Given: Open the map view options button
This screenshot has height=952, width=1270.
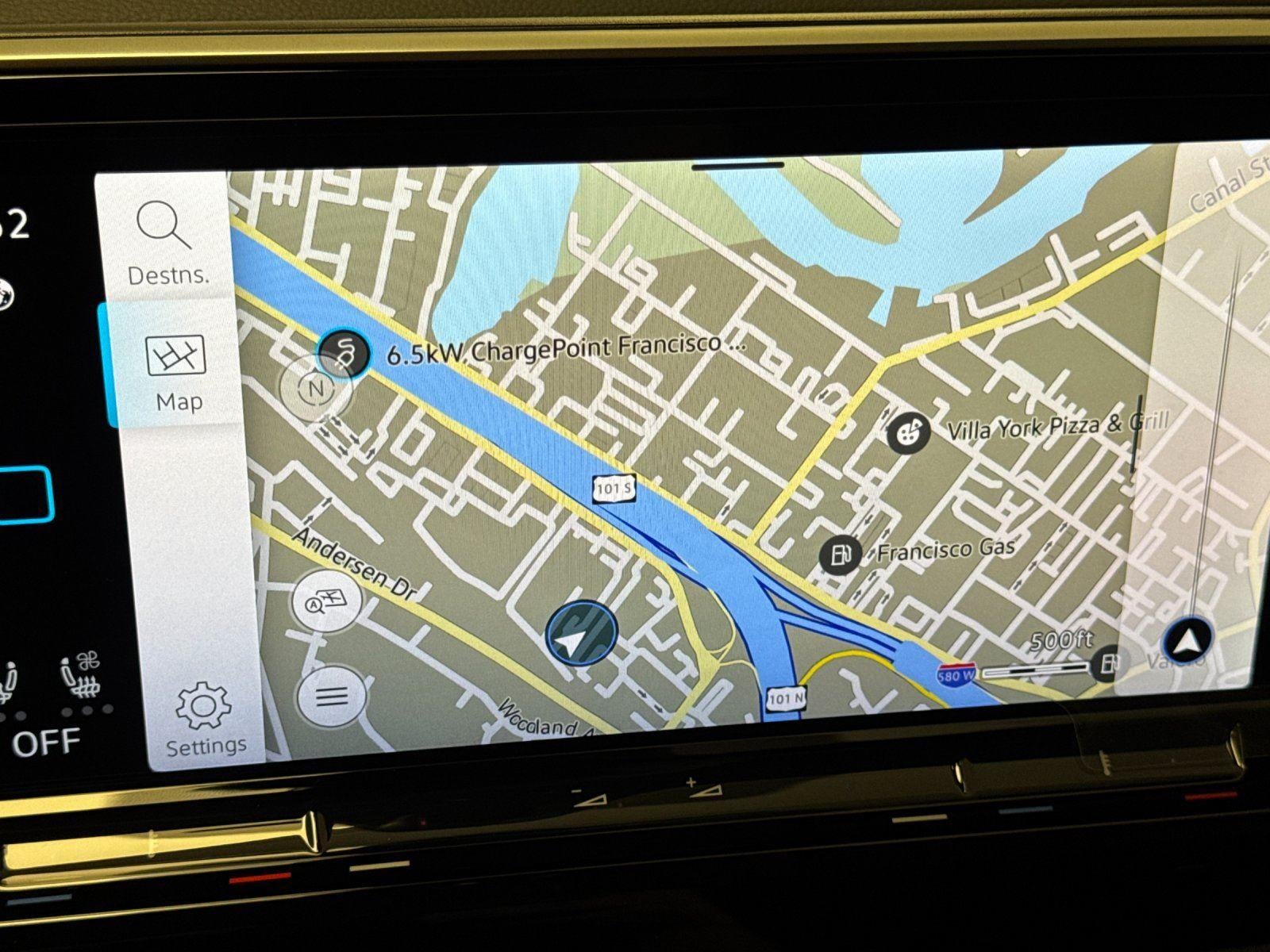Looking at the screenshot, I should click(328, 602).
